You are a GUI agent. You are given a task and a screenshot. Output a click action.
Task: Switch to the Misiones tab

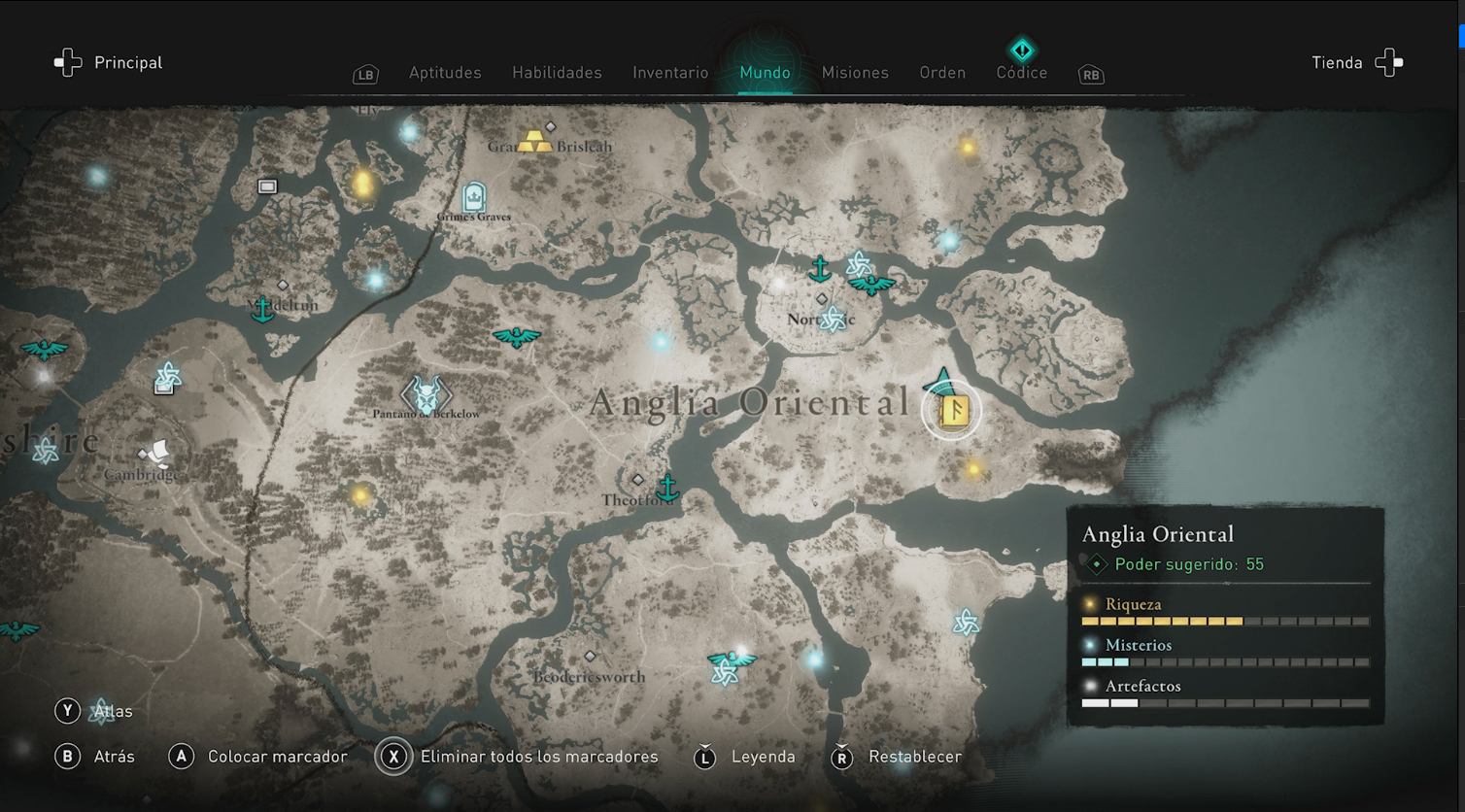855,73
